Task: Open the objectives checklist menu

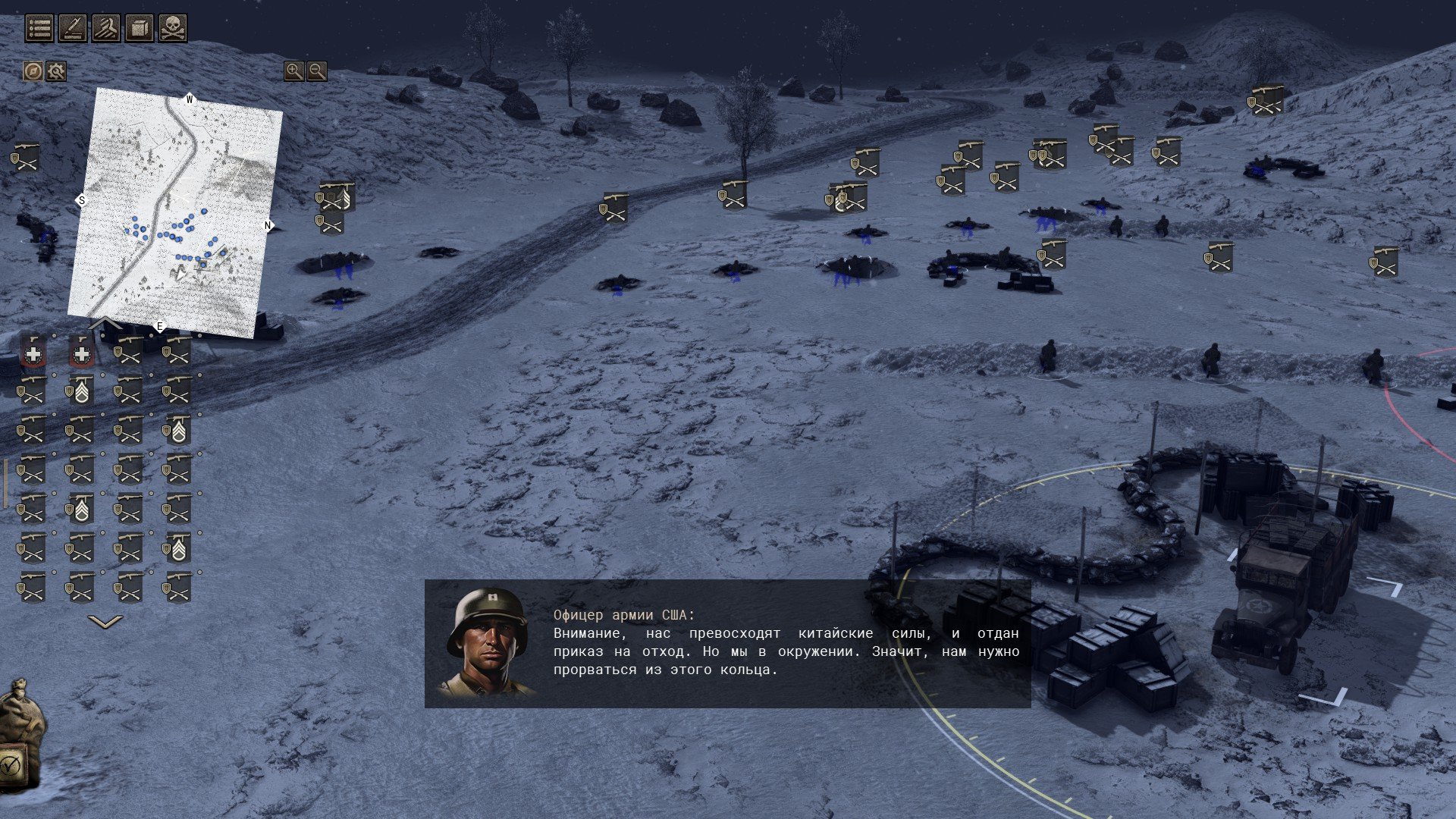Action: tap(39, 28)
